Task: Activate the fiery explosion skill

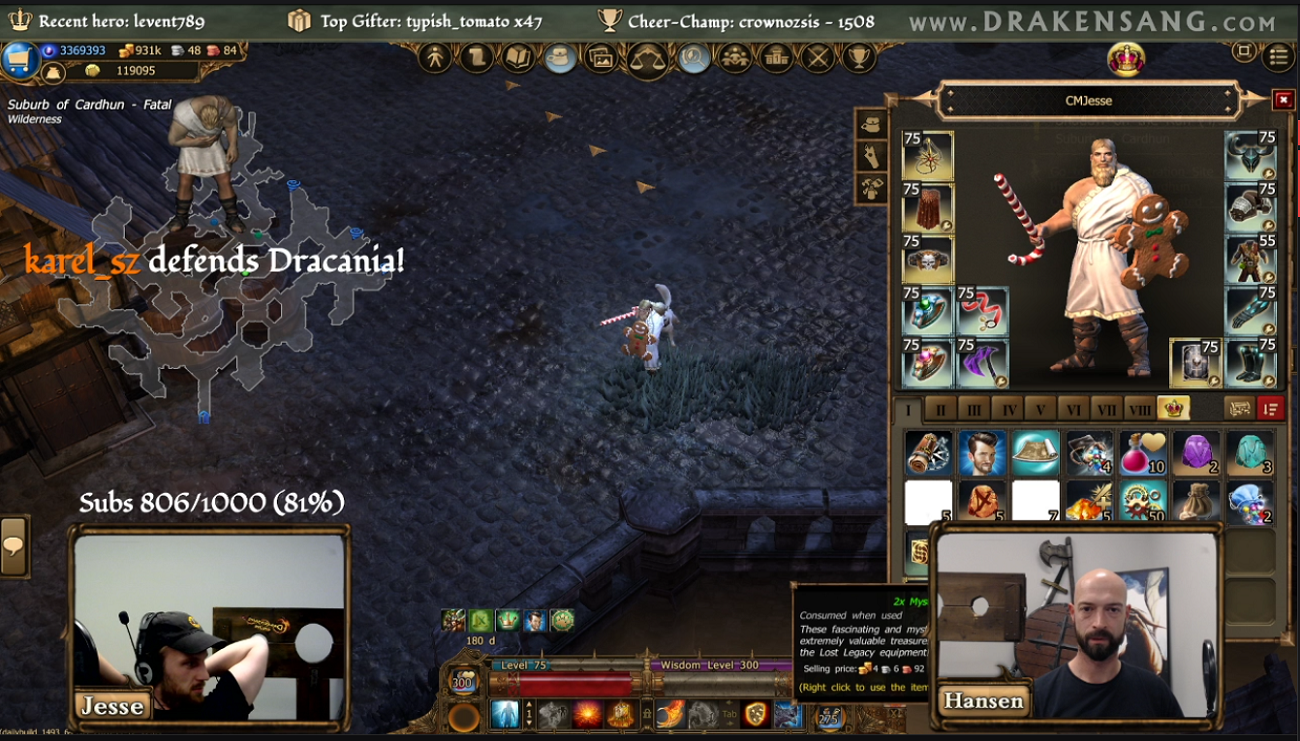Action: 587,714
